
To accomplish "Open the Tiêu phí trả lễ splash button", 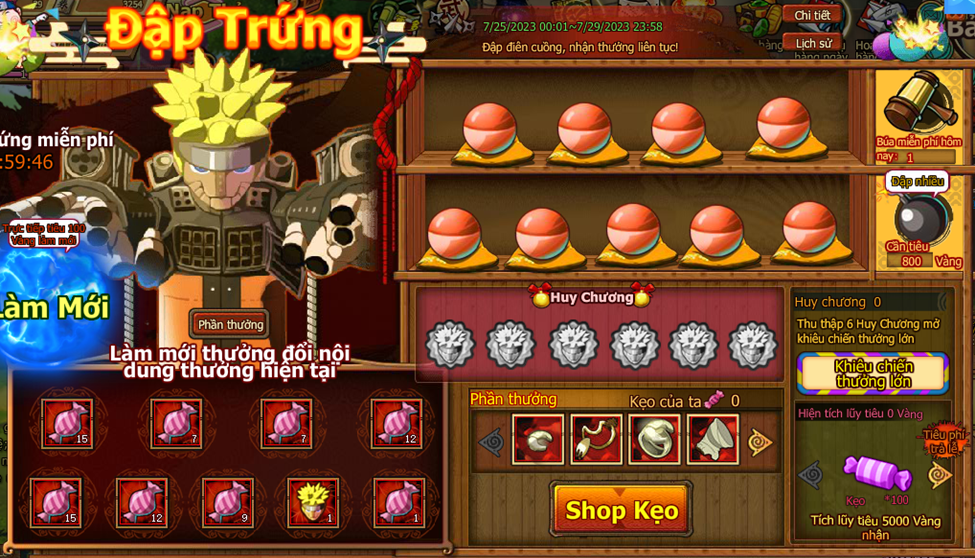I will 944,441.
